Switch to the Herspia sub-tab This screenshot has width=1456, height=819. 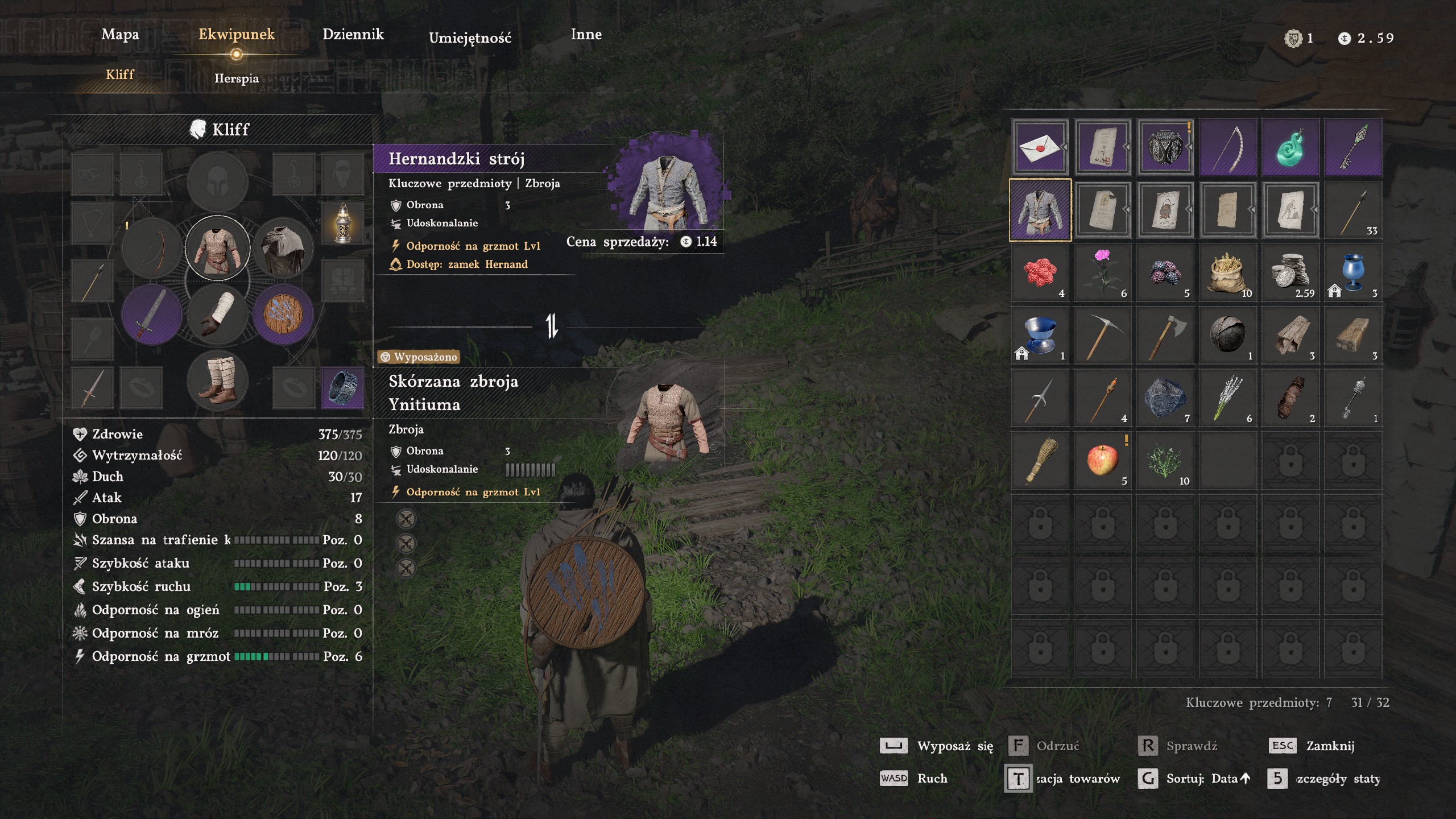237,78
